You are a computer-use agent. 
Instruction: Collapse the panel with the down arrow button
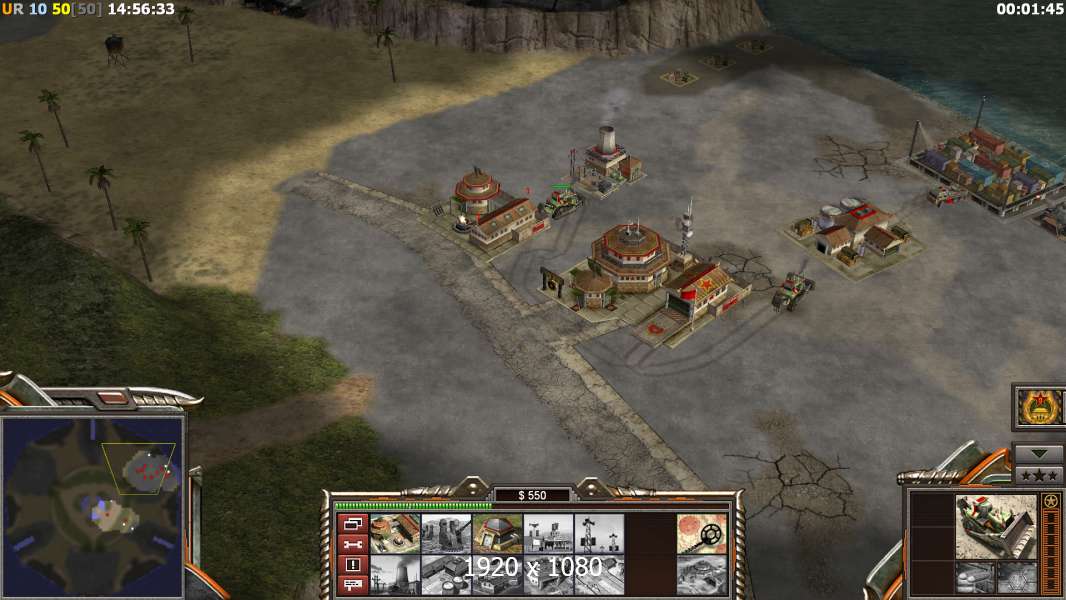[x=1038, y=453]
